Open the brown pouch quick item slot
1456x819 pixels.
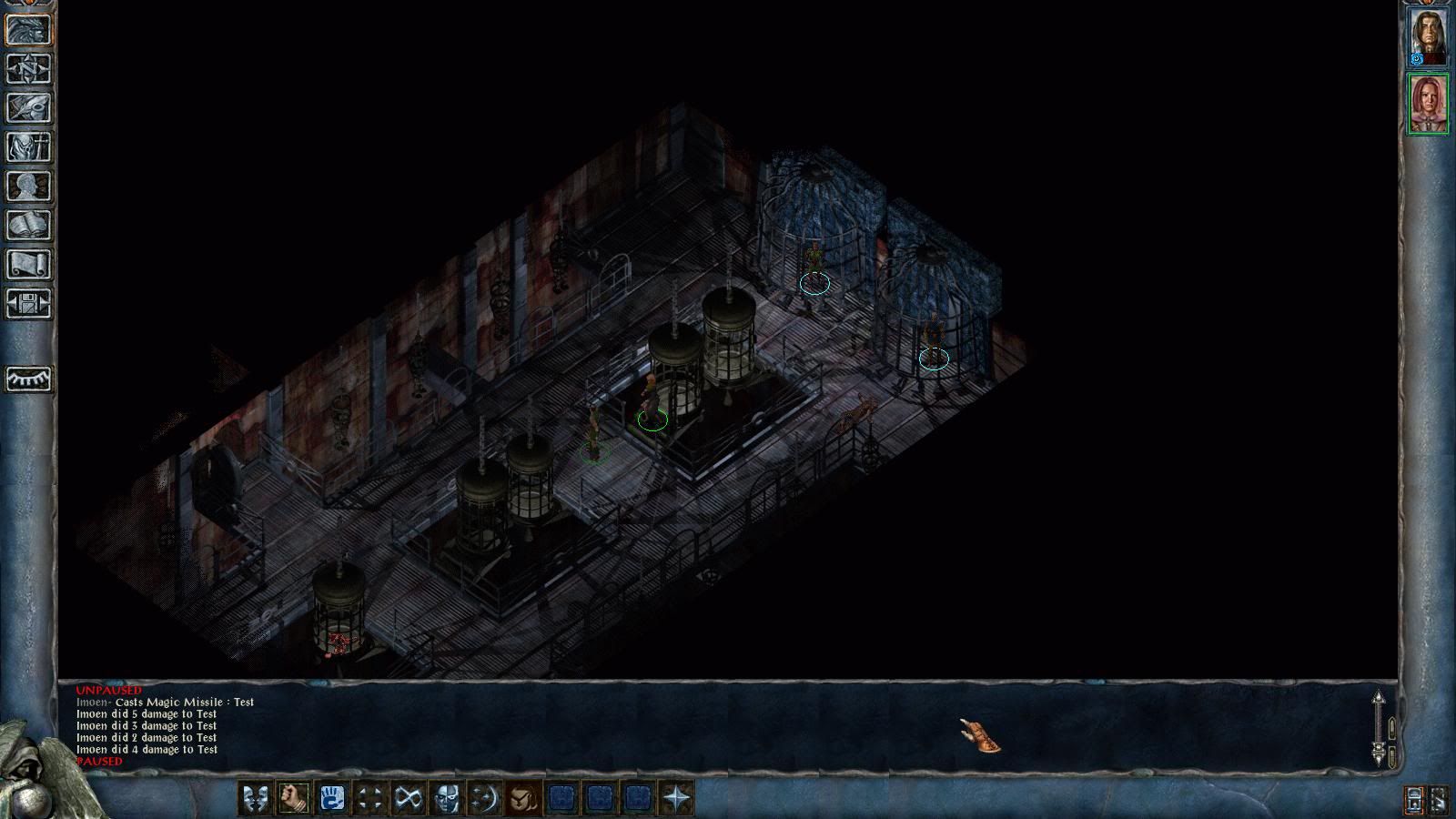point(523,798)
